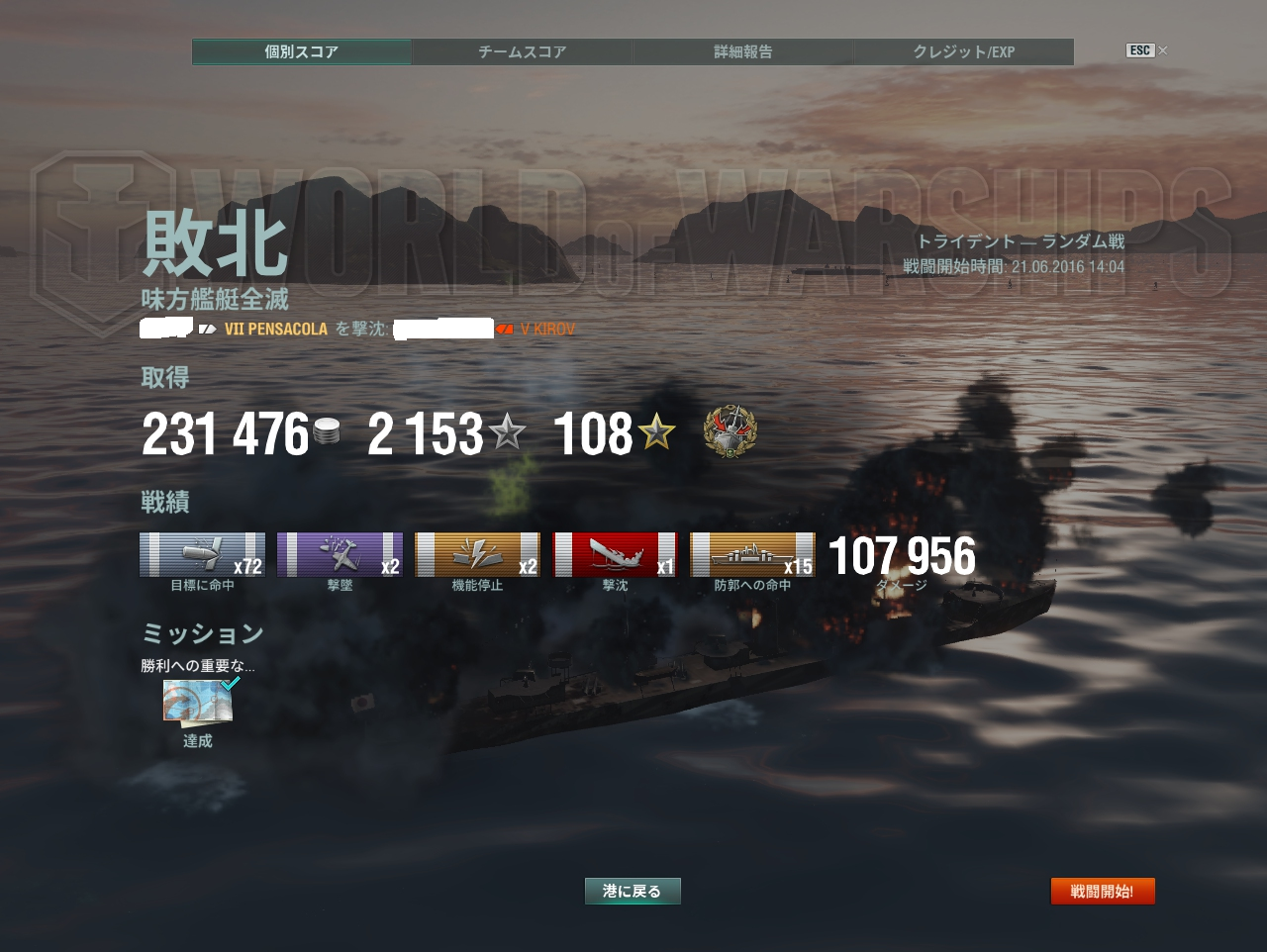Select the 目標に命中 x72 ribbon
The height and width of the screenshot is (952, 1267).
pyautogui.click(x=202, y=554)
